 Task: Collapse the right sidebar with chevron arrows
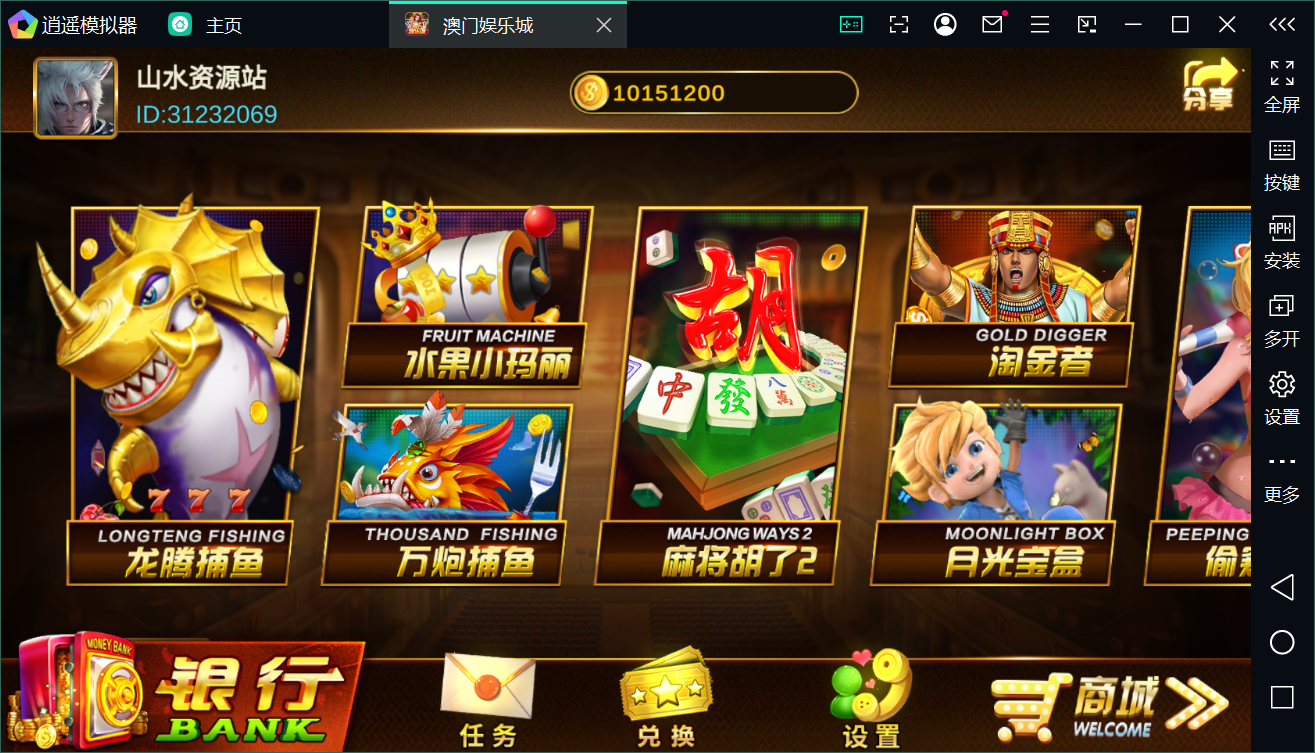tap(1283, 24)
